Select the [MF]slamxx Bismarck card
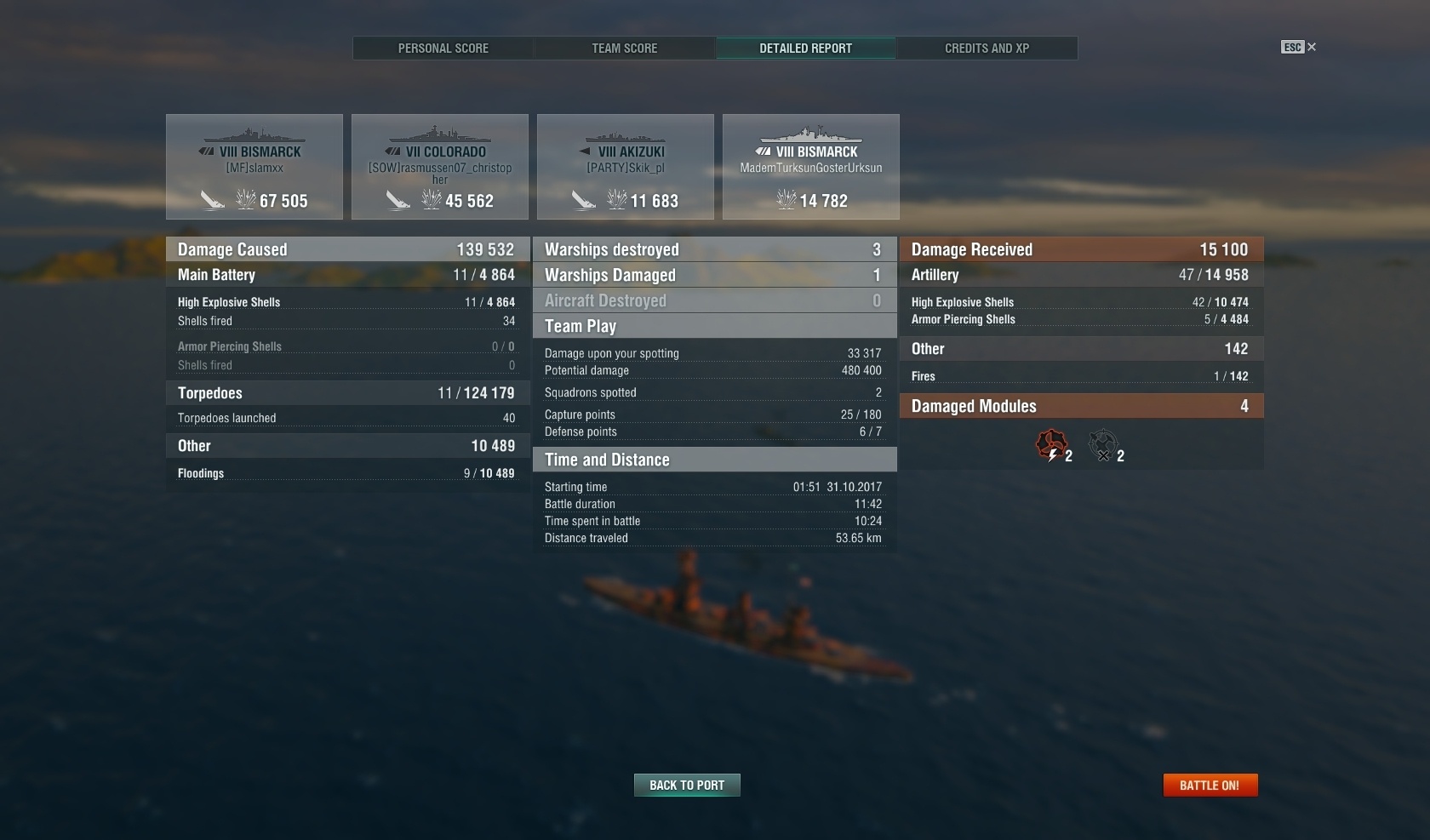Screen dimensions: 1430x840 [x=255, y=167]
